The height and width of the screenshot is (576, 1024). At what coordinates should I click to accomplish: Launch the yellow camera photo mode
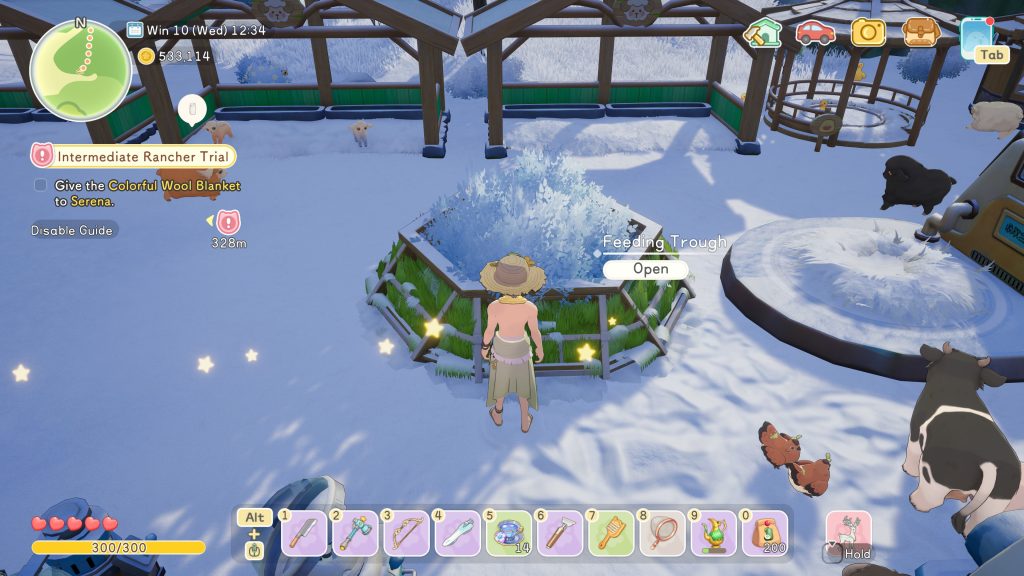point(868,32)
